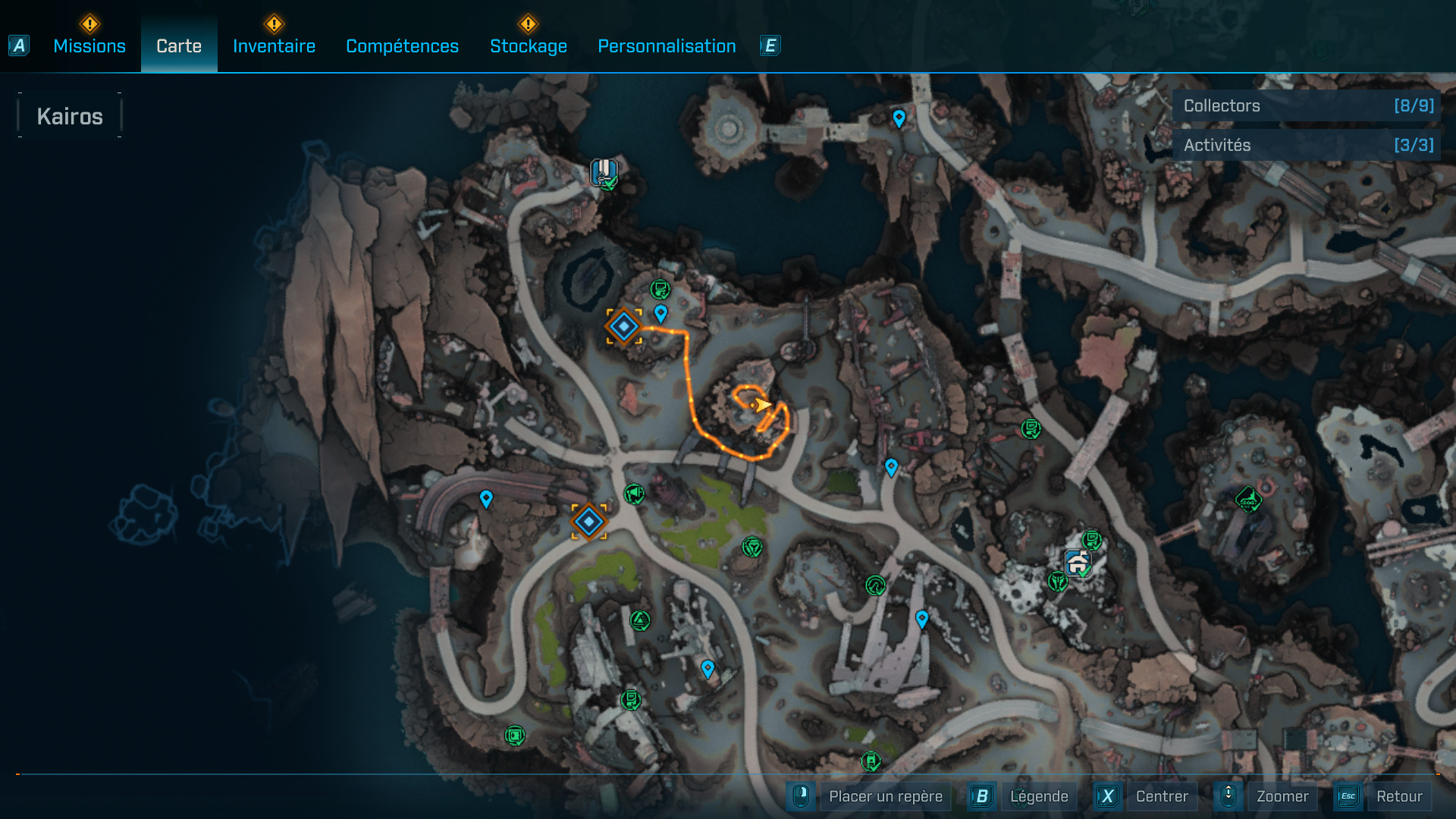Open the Stockage menu
Screen dimensions: 1456x819
(529, 45)
